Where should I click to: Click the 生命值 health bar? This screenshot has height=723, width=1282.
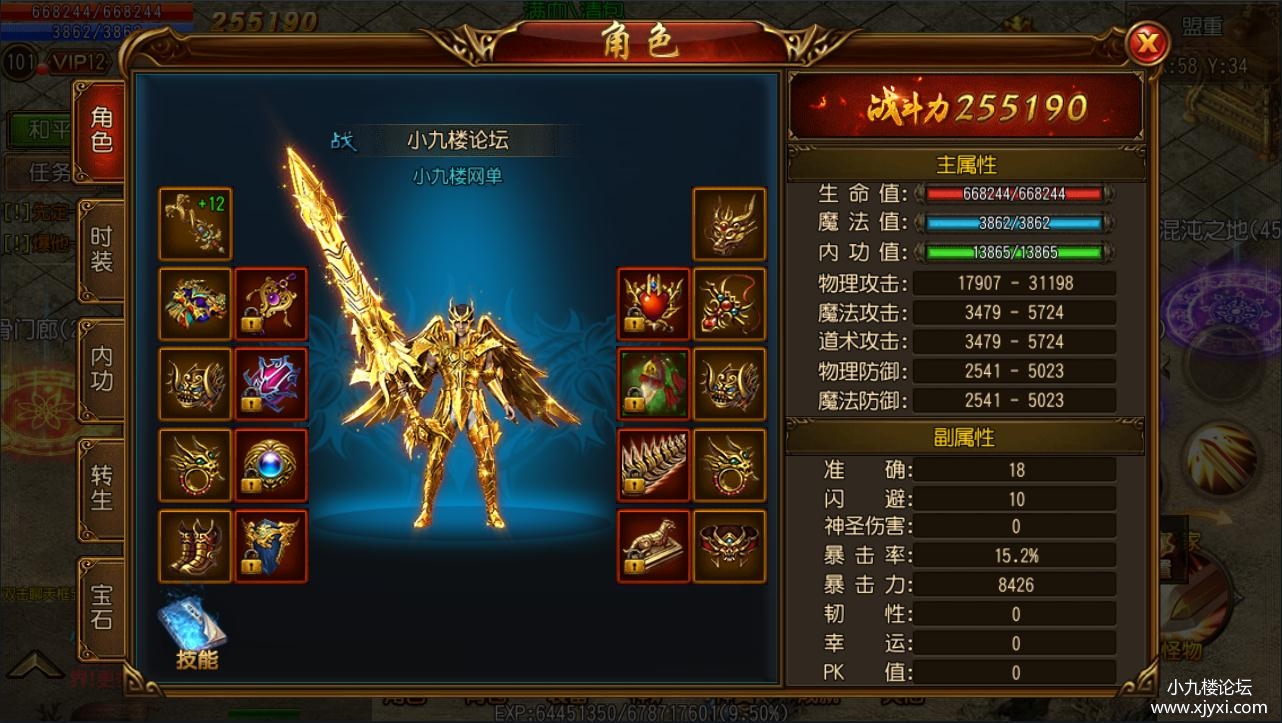coord(1015,194)
